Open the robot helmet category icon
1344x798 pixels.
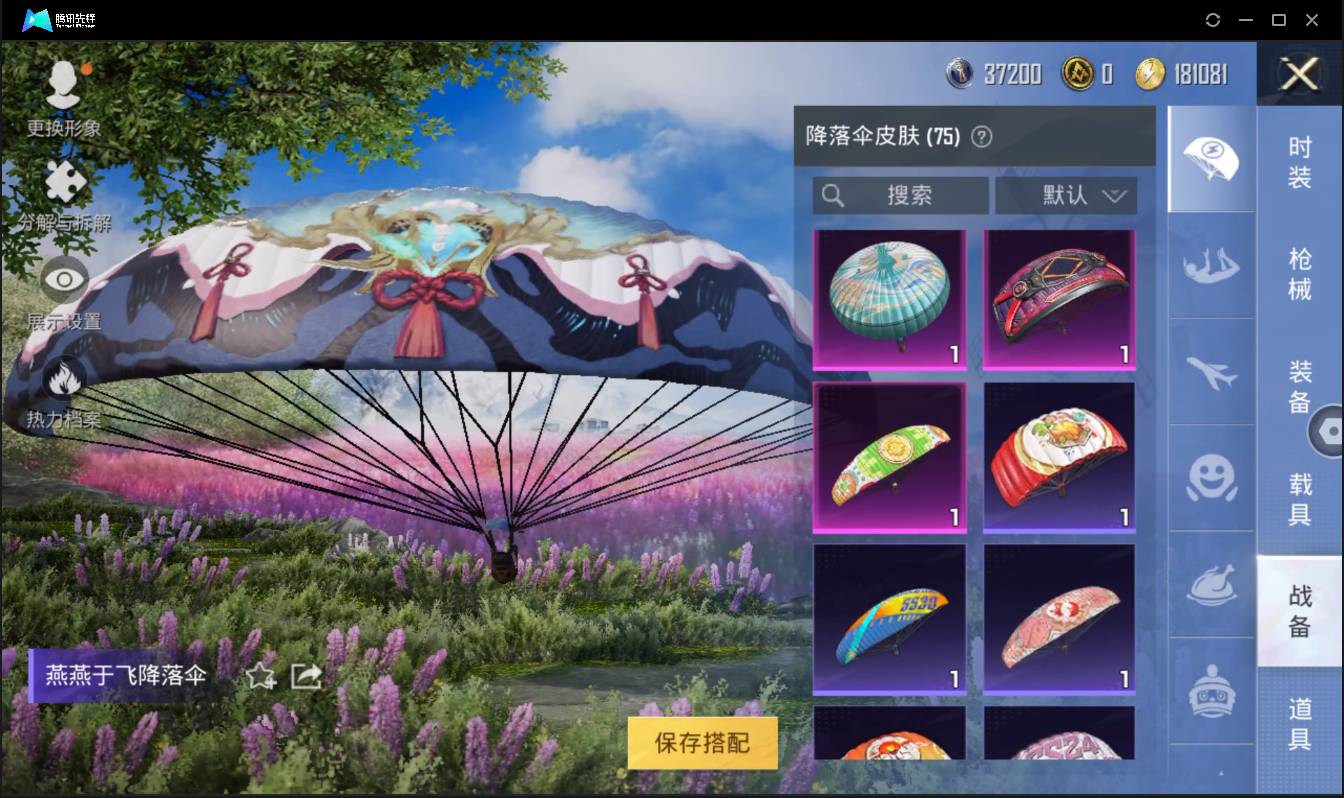(1210, 688)
